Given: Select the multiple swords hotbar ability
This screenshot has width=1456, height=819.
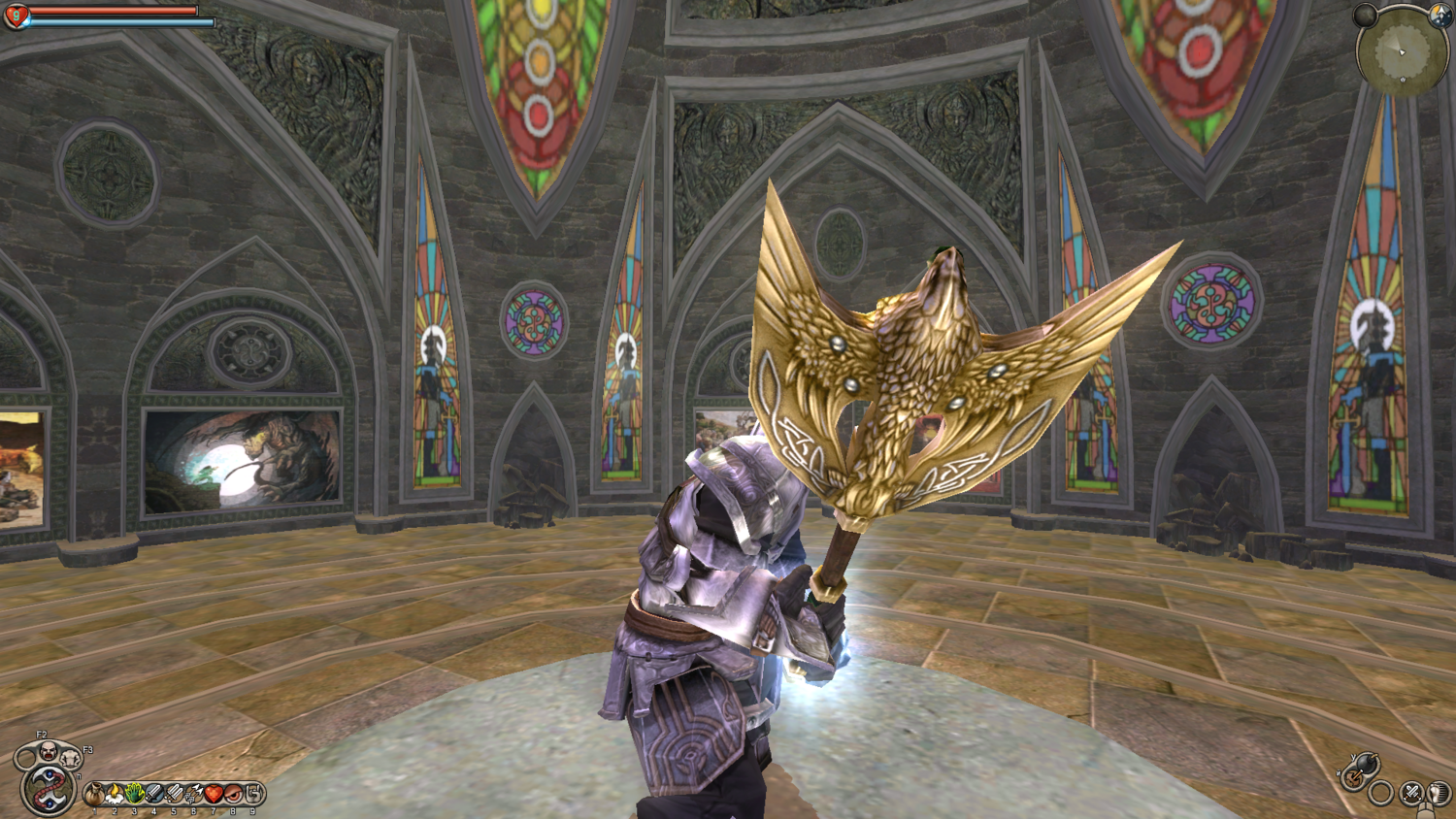Looking at the screenshot, I should click(x=174, y=795).
